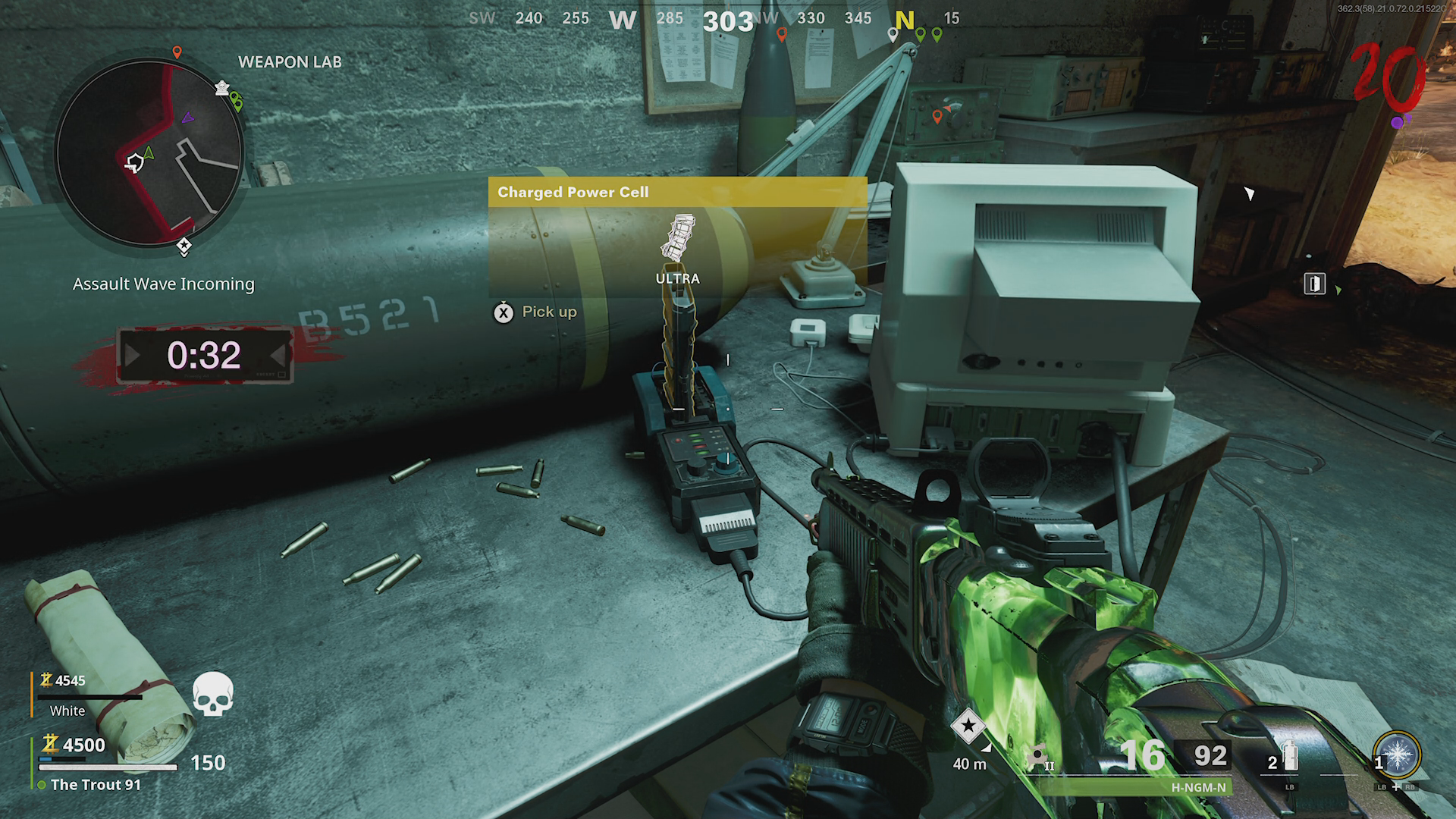
Task: Click the circular minimap
Action: 149,153
